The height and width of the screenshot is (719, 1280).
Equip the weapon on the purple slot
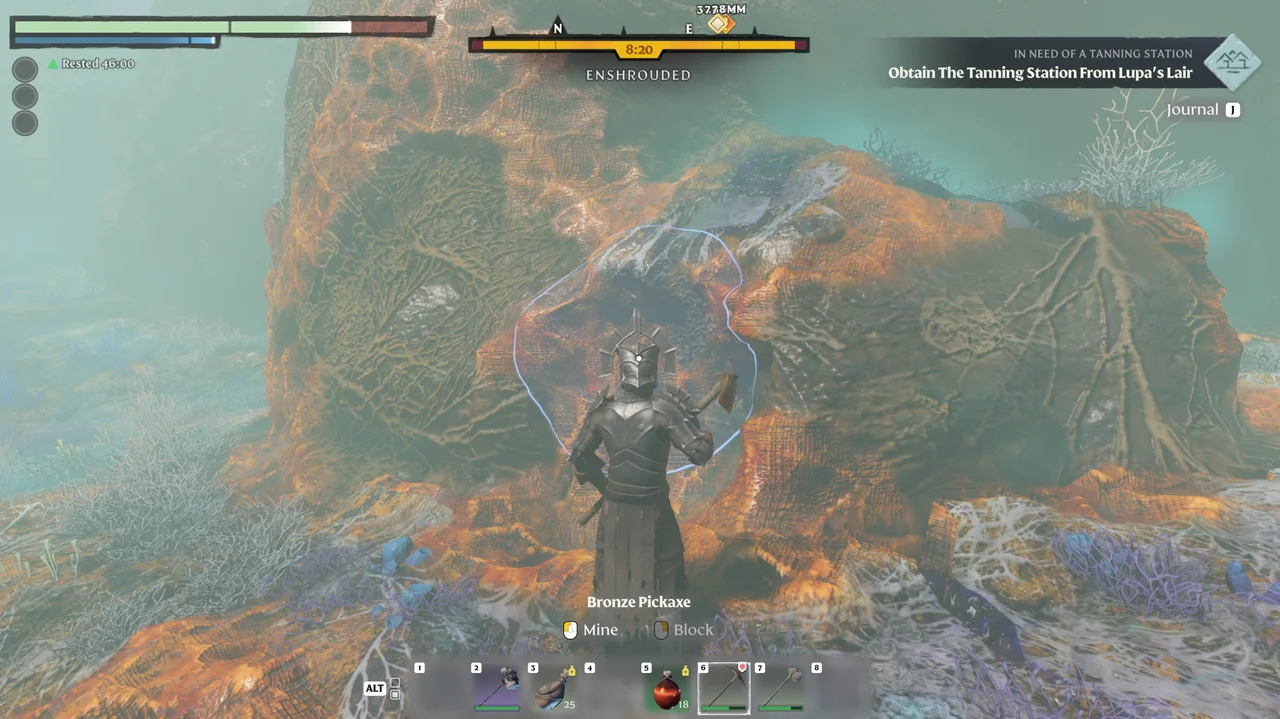(497, 688)
